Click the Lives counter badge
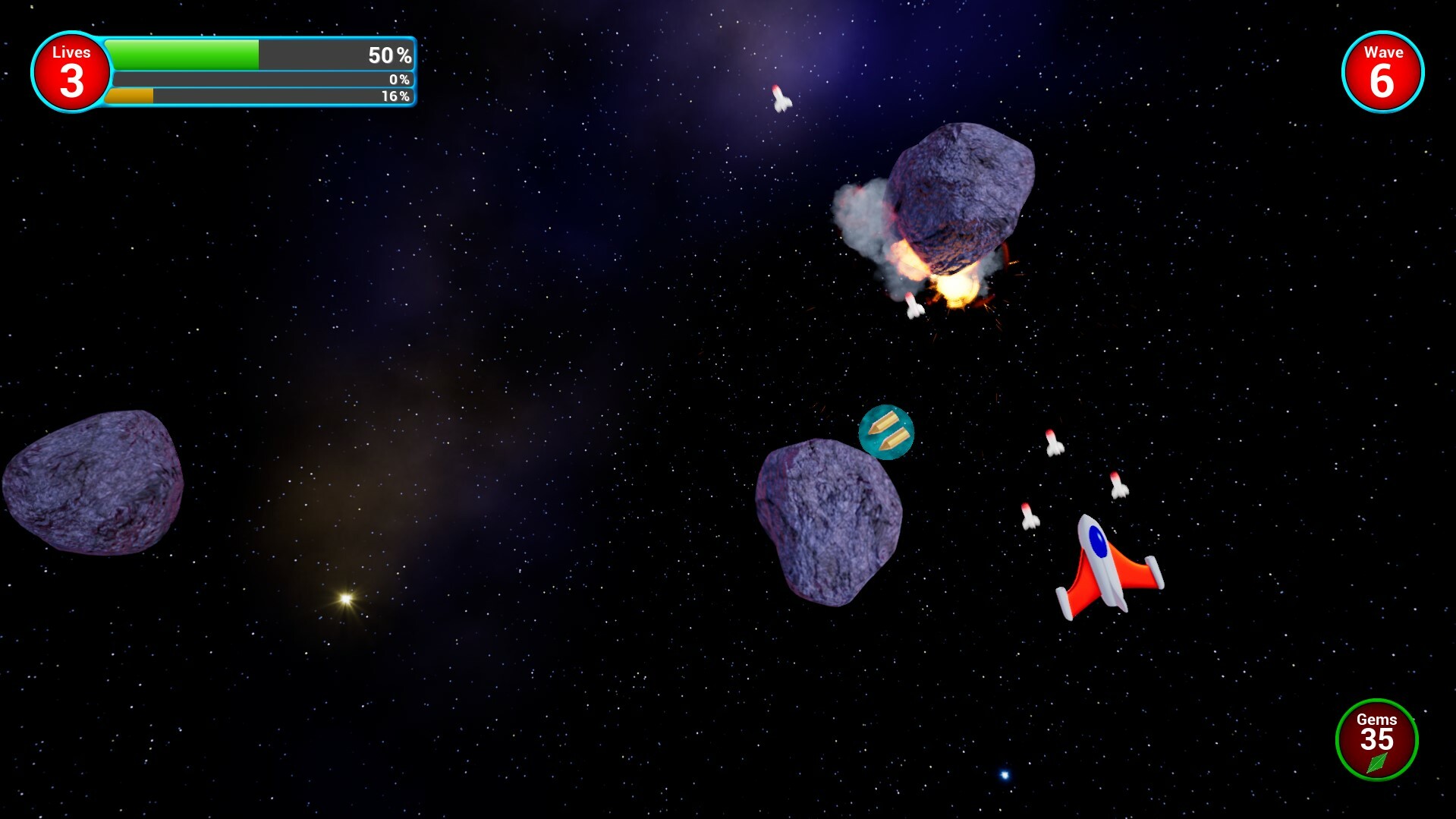 tap(71, 72)
